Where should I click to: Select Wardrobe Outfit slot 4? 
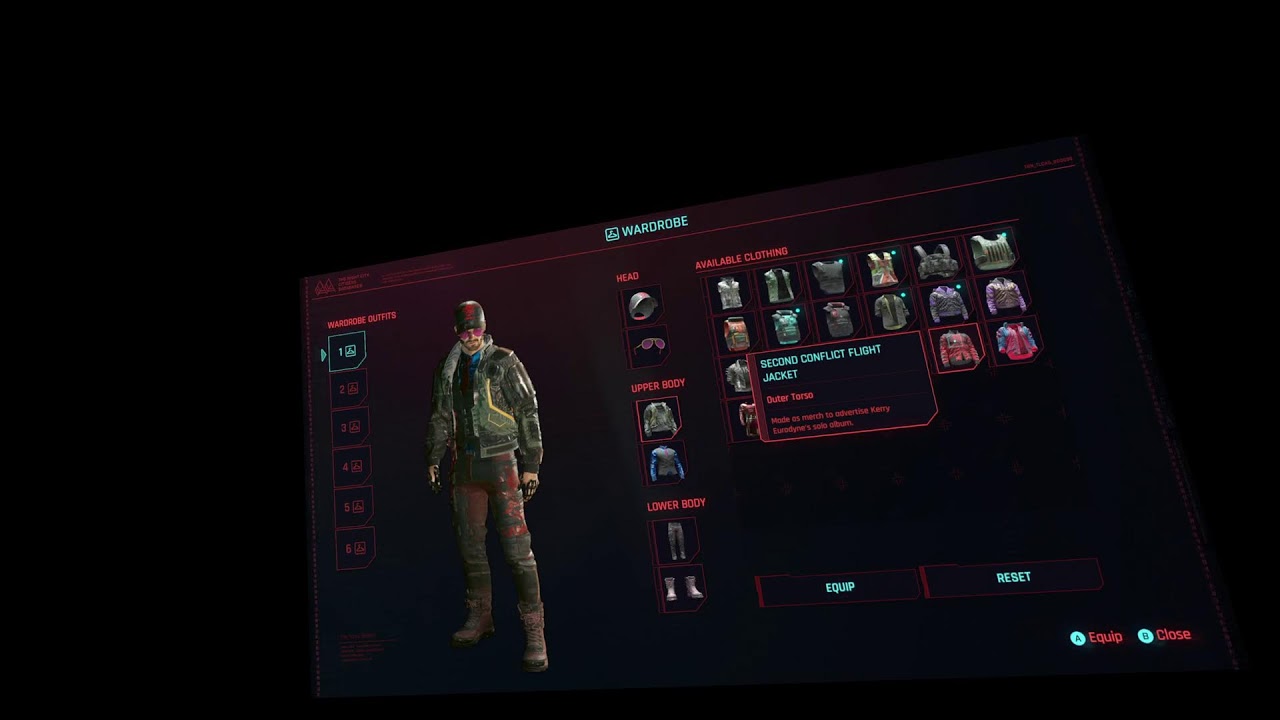click(355, 465)
